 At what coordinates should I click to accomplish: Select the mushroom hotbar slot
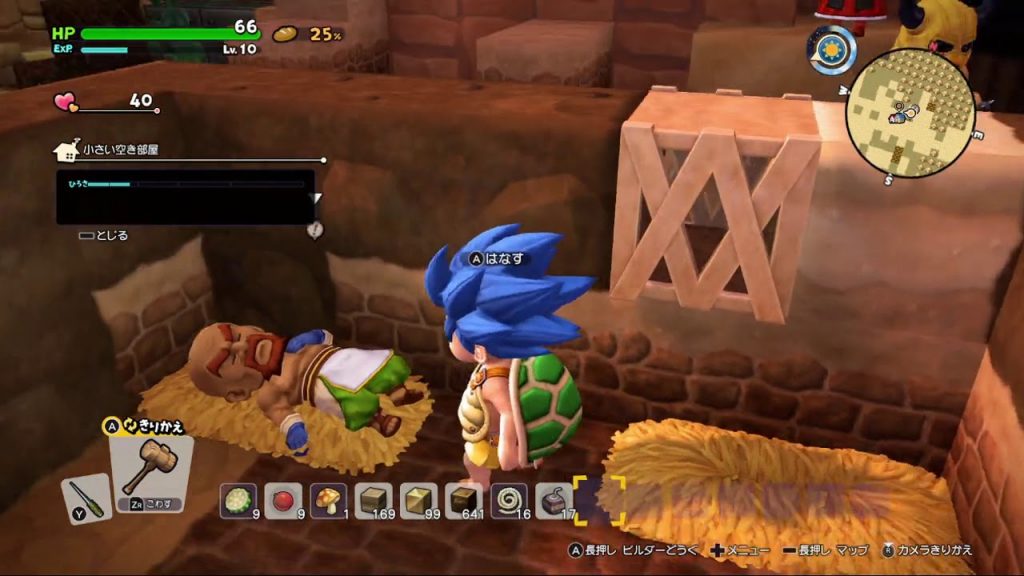(328, 498)
